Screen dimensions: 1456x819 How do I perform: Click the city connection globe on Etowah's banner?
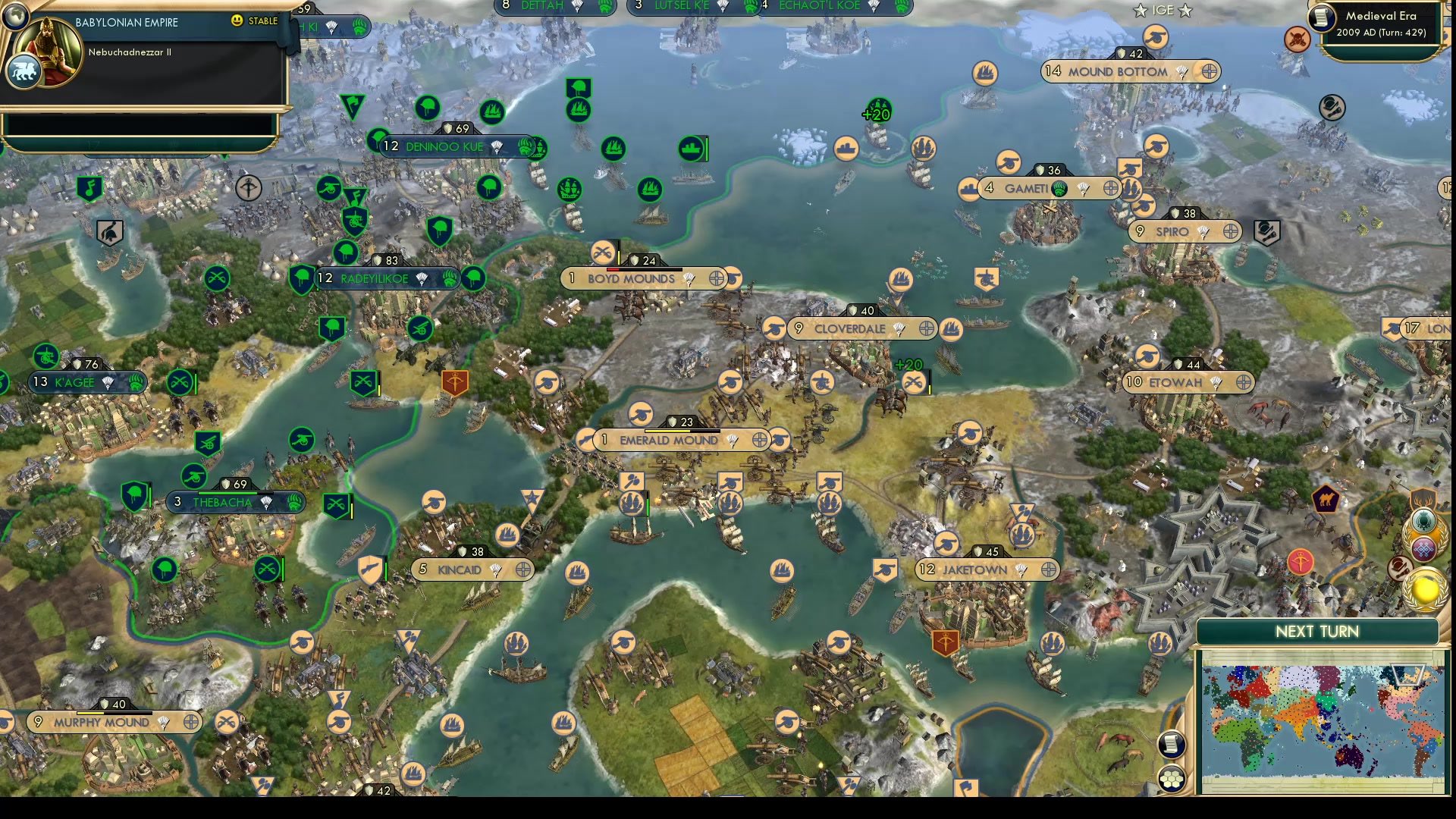click(x=1241, y=383)
